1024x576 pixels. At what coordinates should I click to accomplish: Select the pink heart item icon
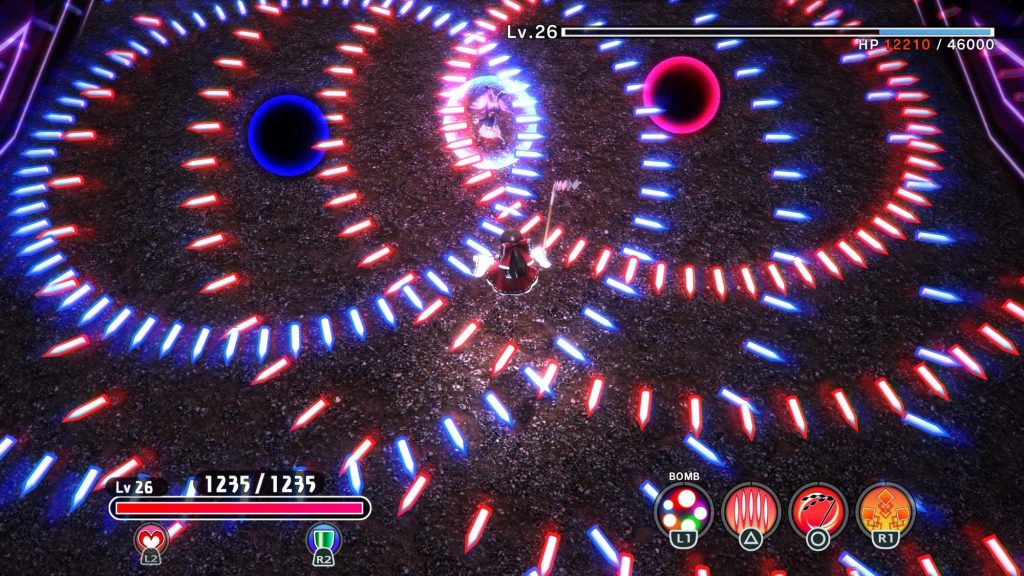pyautogui.click(x=150, y=539)
